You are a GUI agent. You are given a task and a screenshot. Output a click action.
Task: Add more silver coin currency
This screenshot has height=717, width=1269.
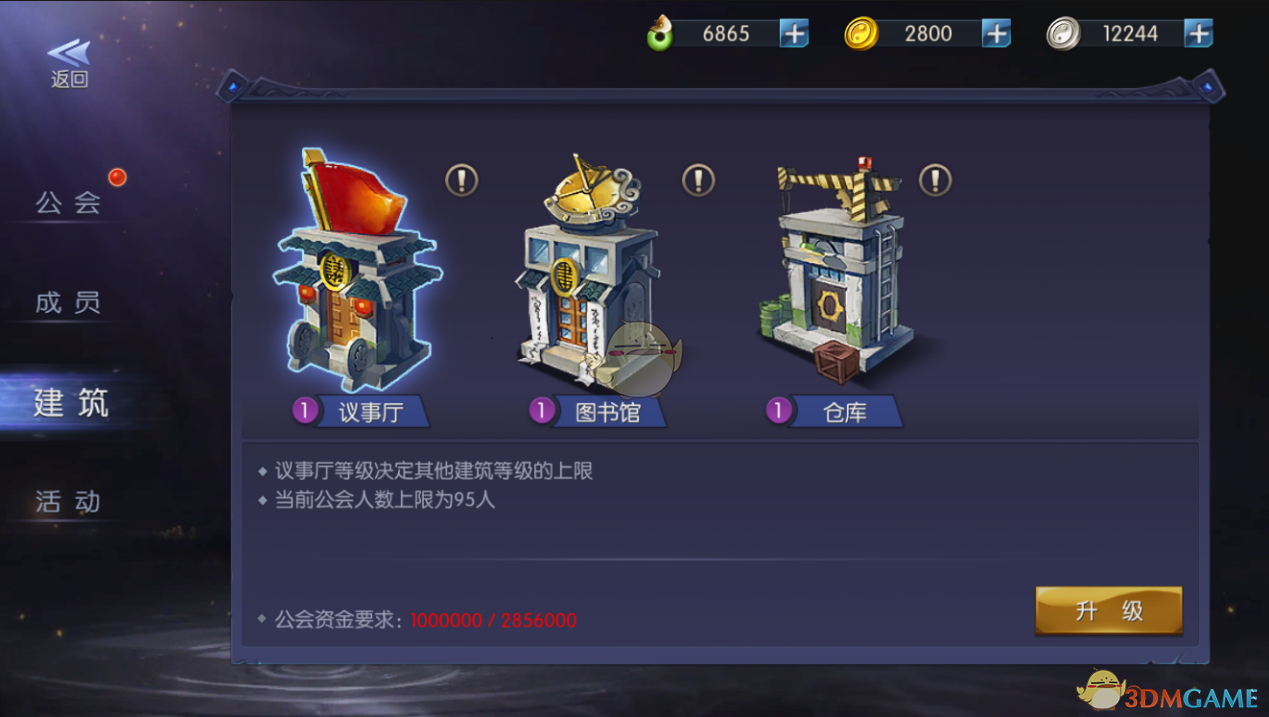1198,34
